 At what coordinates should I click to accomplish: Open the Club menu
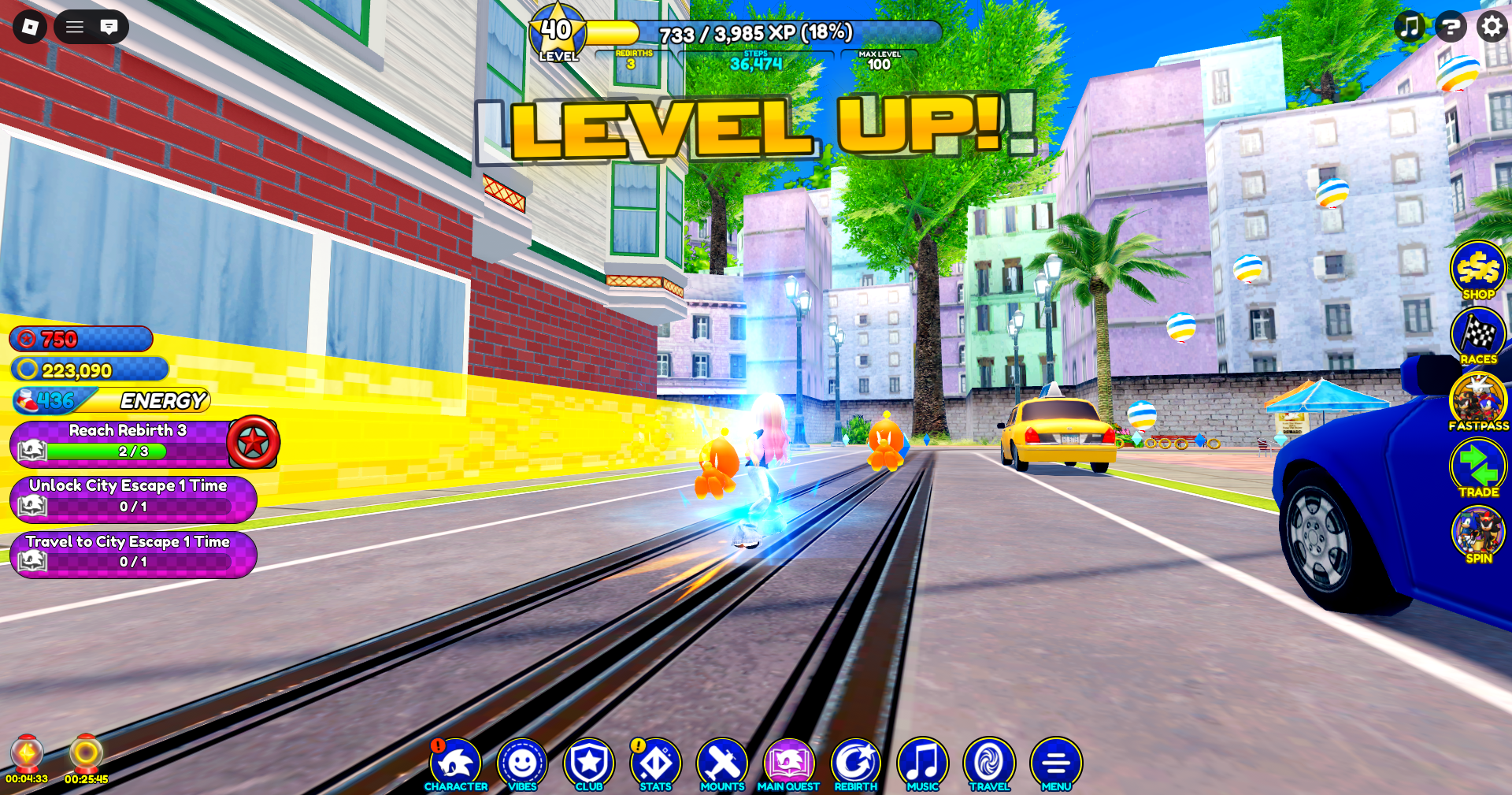coord(589,763)
